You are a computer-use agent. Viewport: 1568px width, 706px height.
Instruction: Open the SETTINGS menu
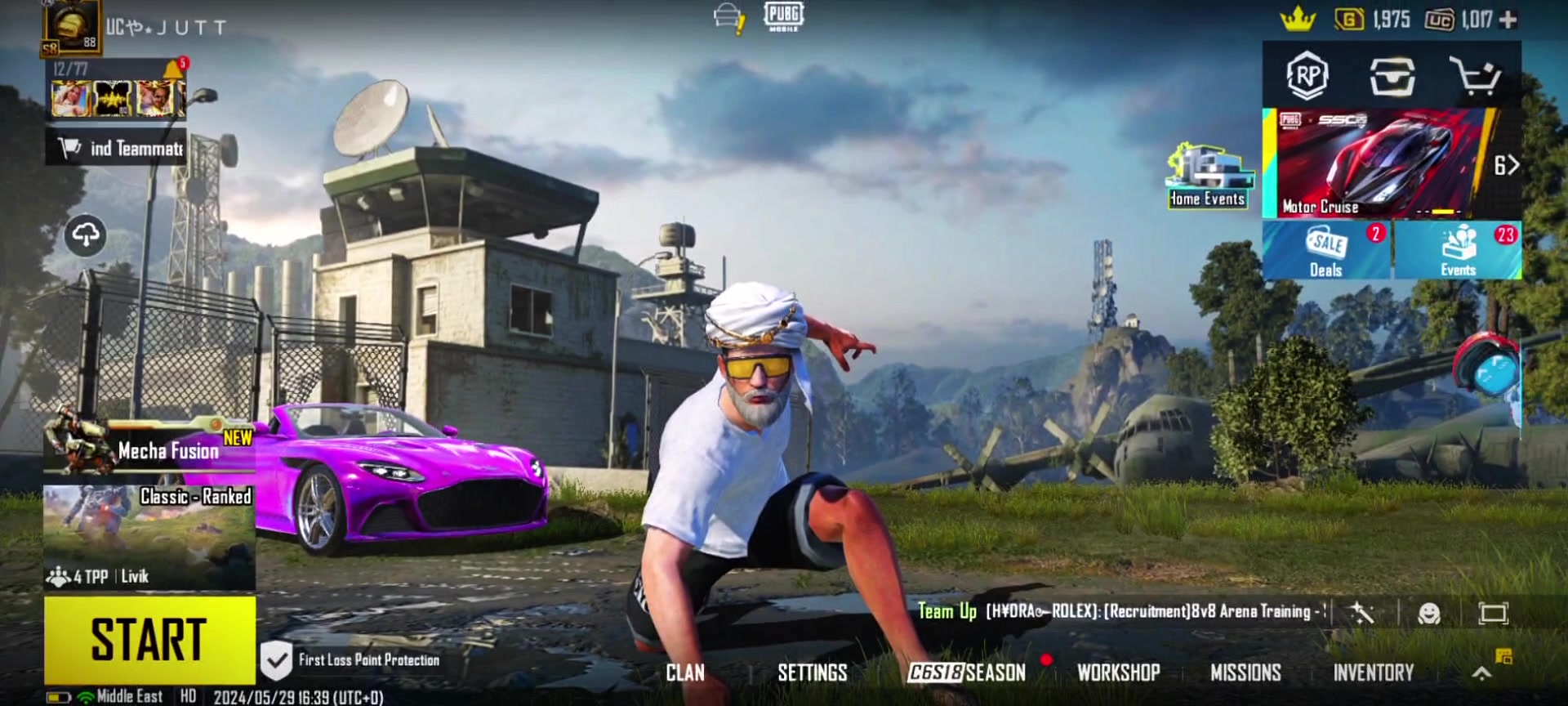(x=812, y=672)
